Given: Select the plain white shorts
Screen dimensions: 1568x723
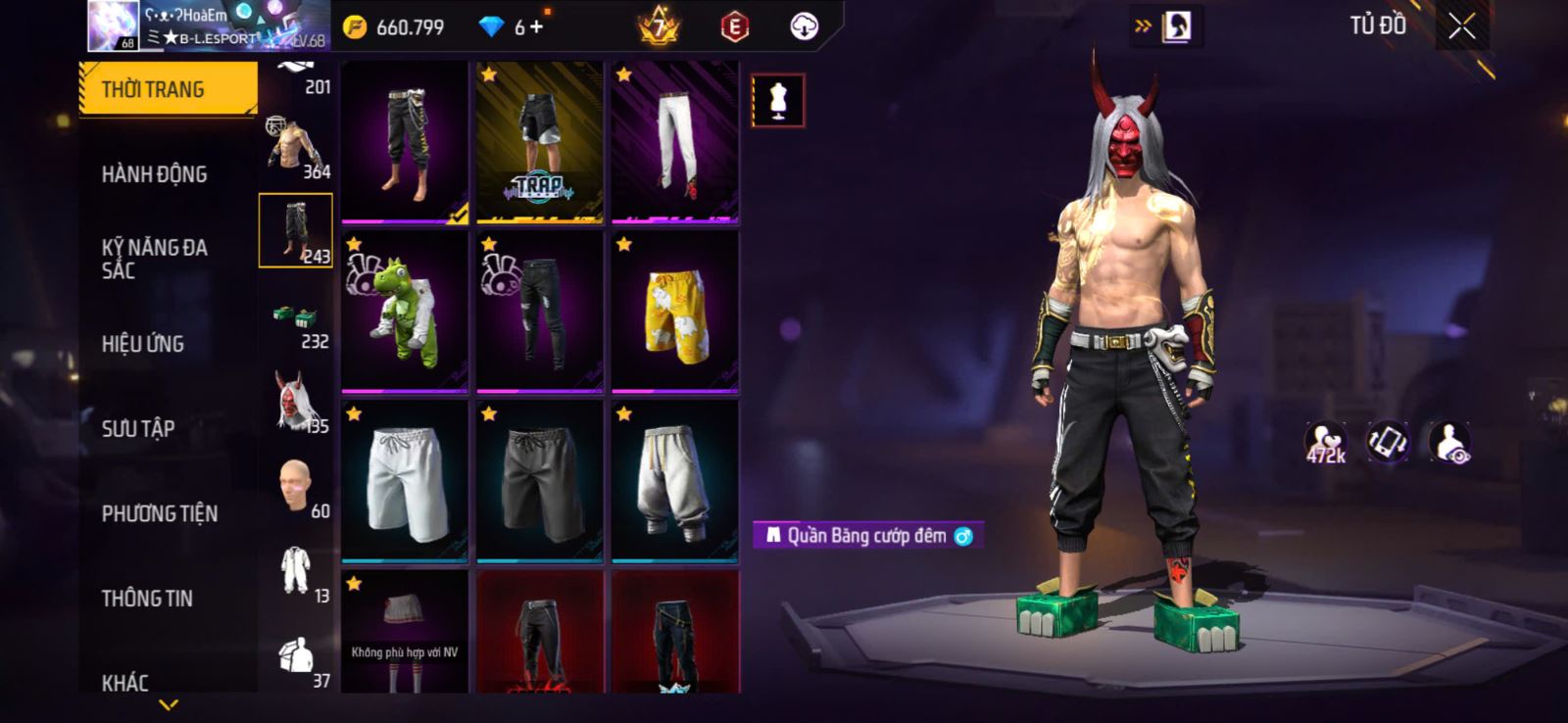Looking at the screenshot, I should pyautogui.click(x=405, y=481).
